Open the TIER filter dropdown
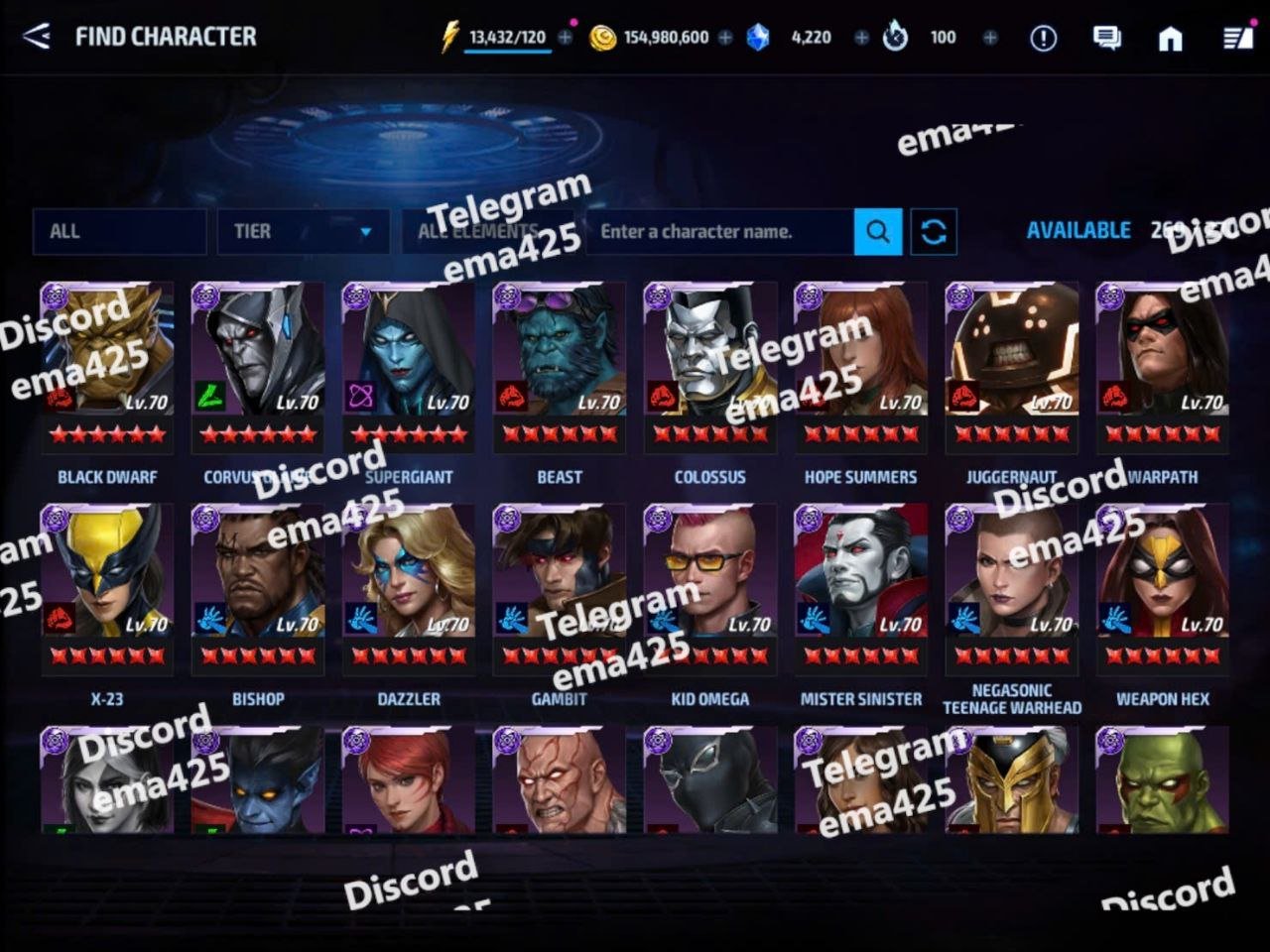The width and height of the screenshot is (1270, 952). click(301, 231)
